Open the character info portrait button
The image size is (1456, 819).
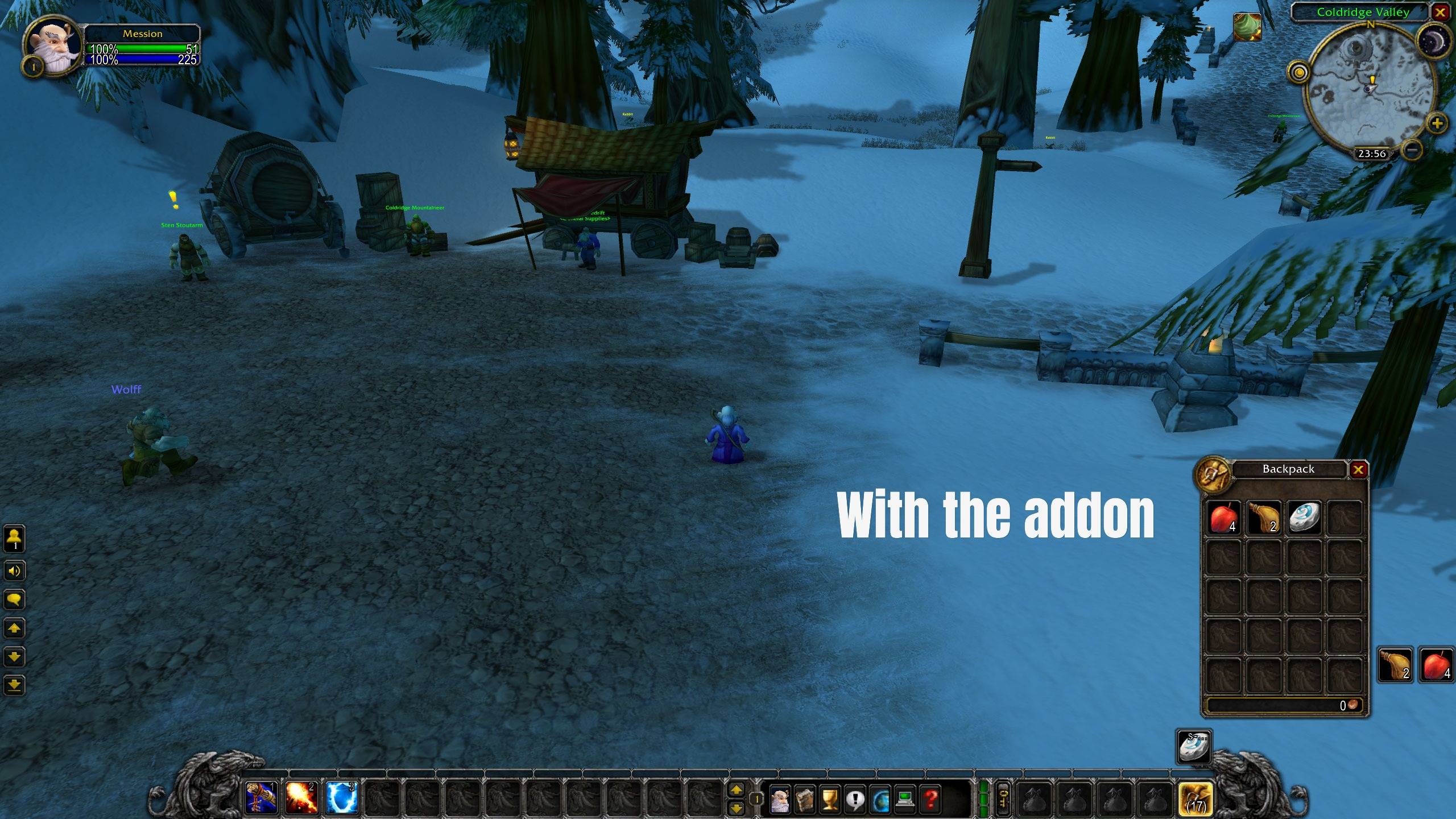pyautogui.click(x=780, y=800)
